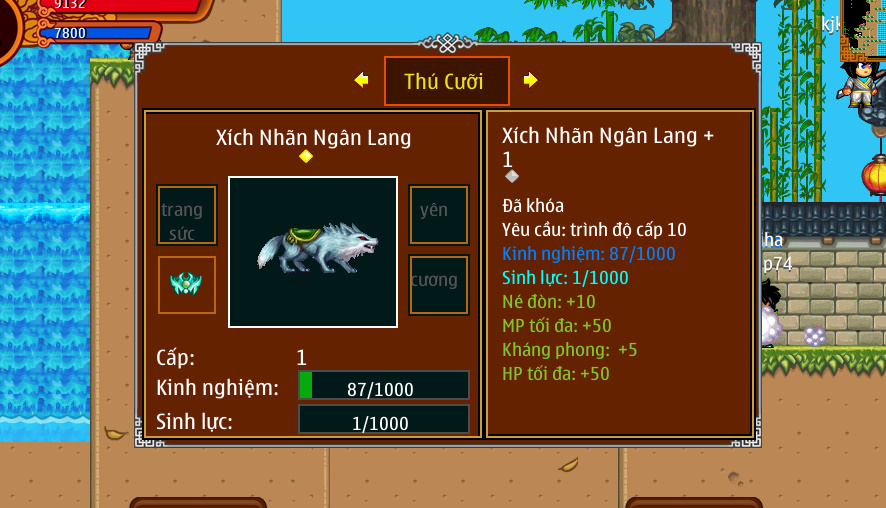Select the equipped teal winged item slot
The image size is (886, 508).
(187, 285)
